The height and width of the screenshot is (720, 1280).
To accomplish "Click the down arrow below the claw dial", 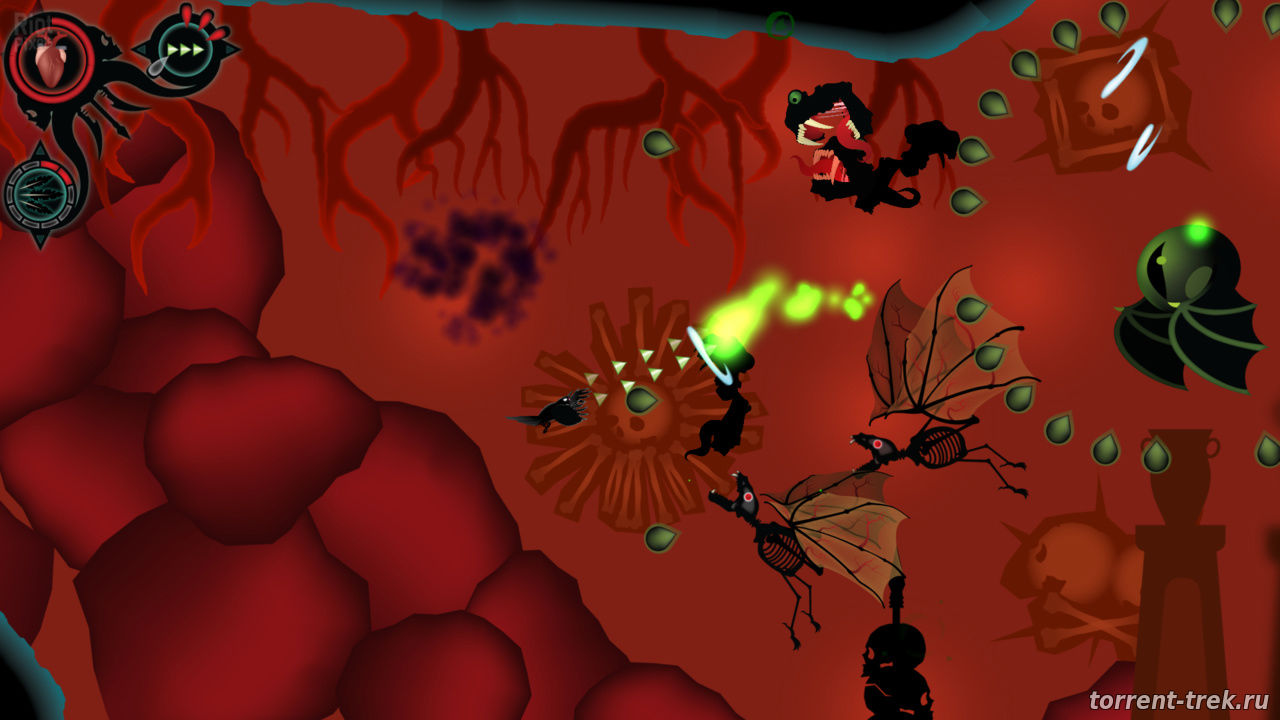I will (x=39, y=238).
